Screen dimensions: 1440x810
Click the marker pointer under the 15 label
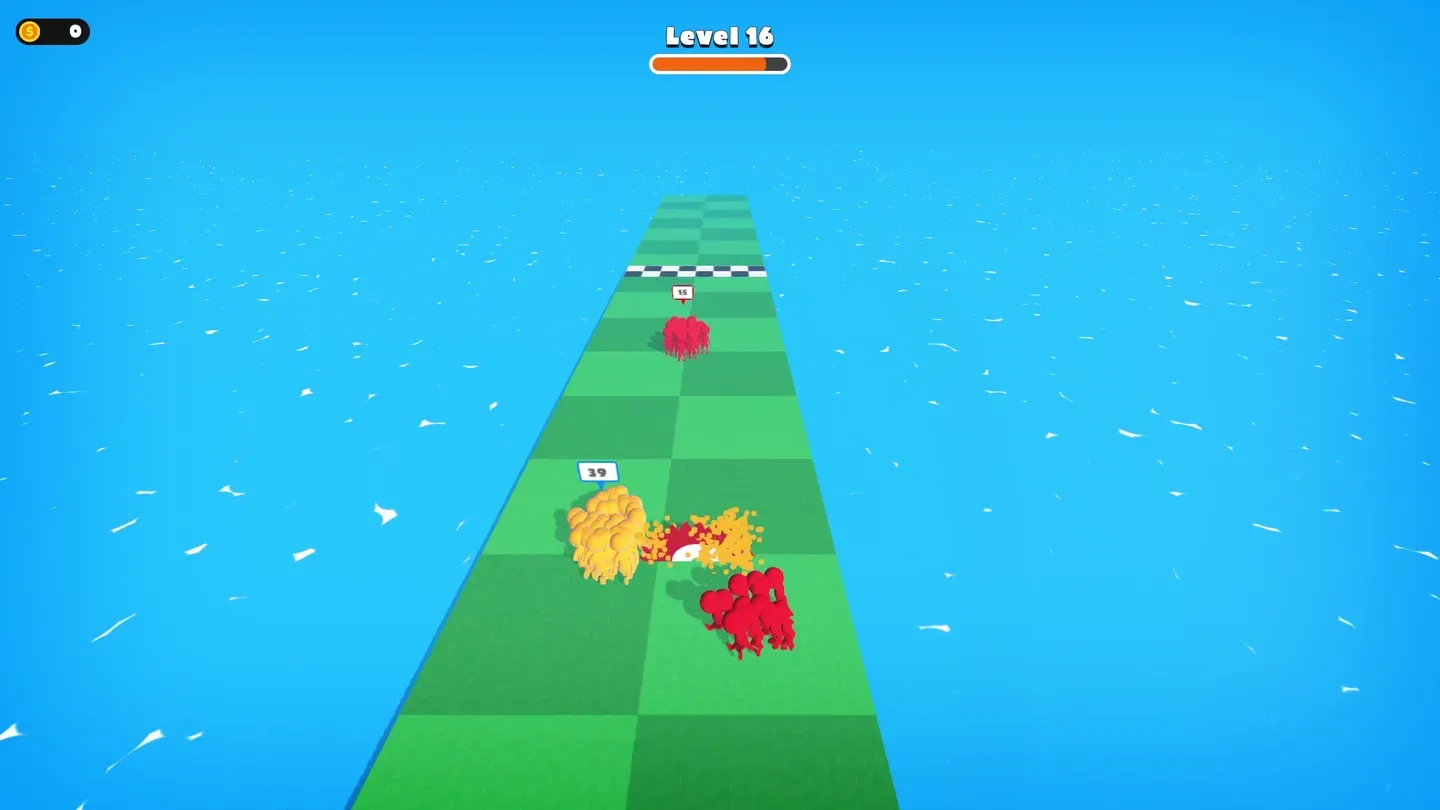coord(683,303)
